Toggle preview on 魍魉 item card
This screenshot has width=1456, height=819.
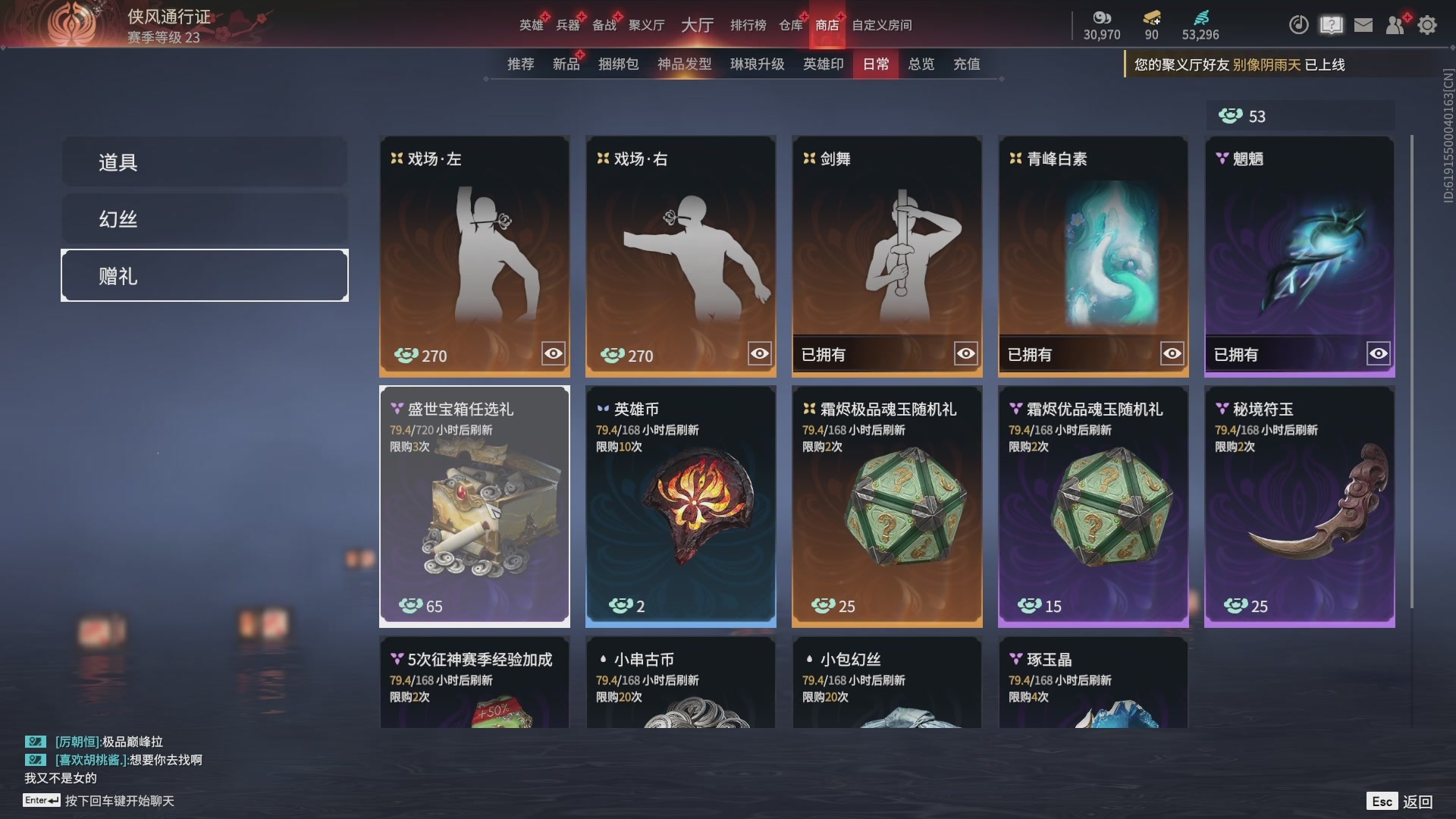pyautogui.click(x=1378, y=353)
